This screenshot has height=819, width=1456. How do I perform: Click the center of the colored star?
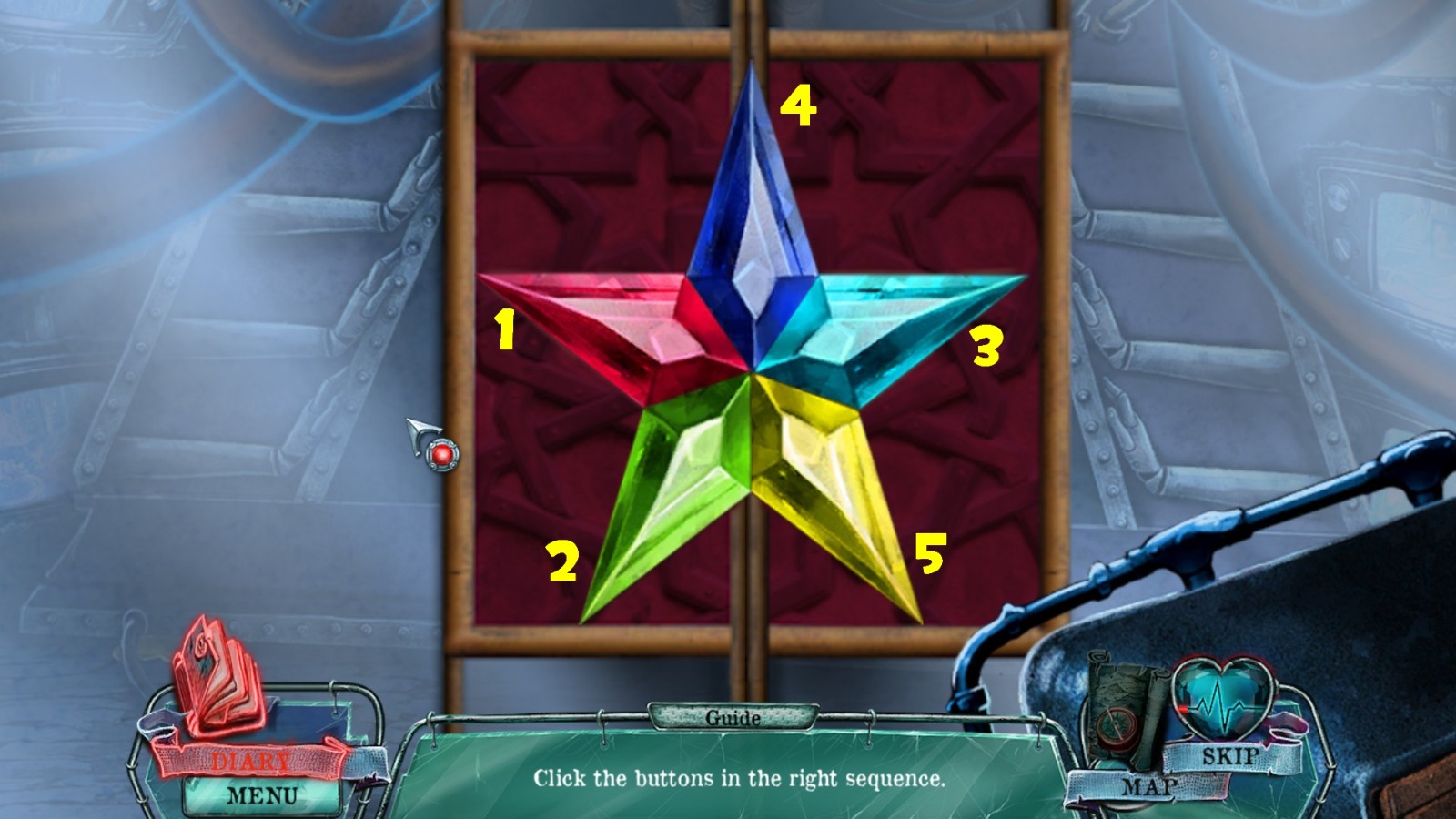(753, 373)
